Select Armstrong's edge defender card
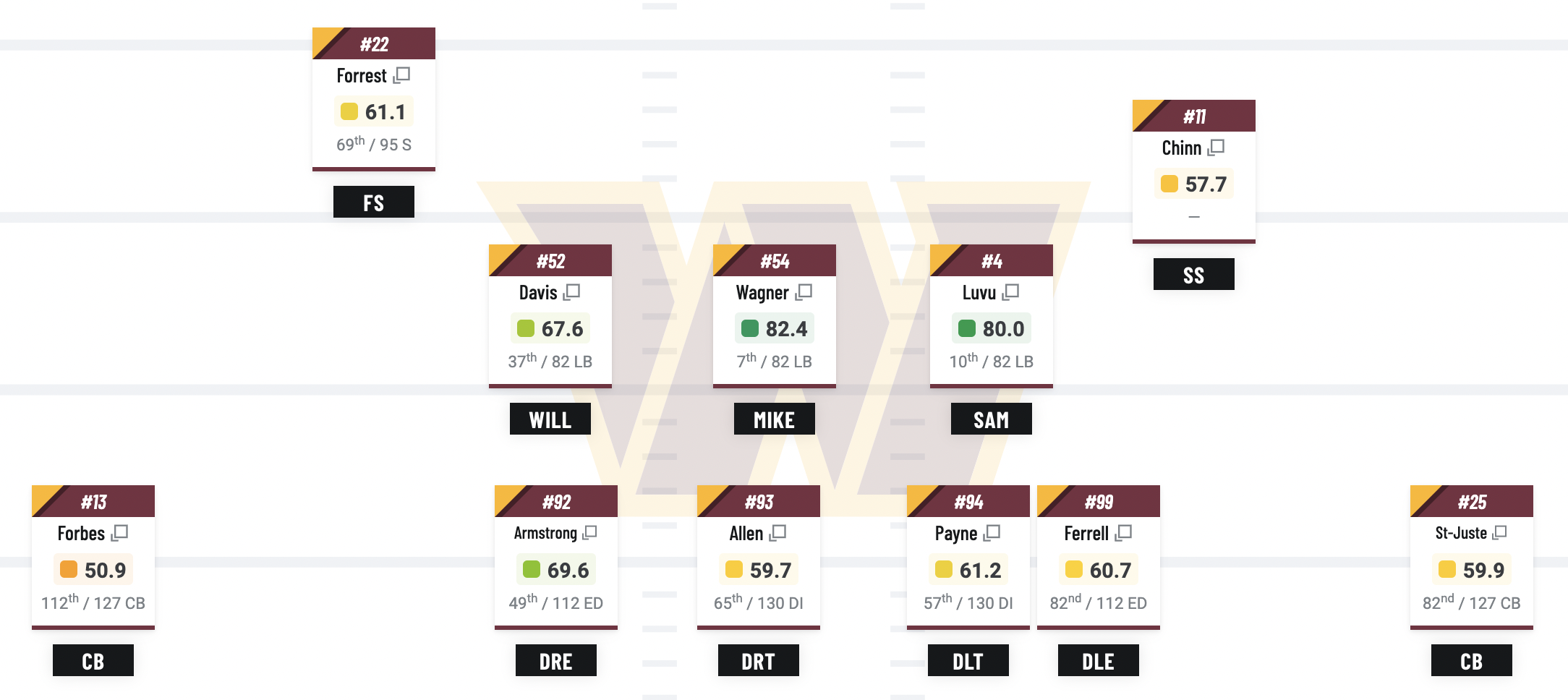Image resolution: width=1568 pixels, height=700 pixels. (x=545, y=534)
